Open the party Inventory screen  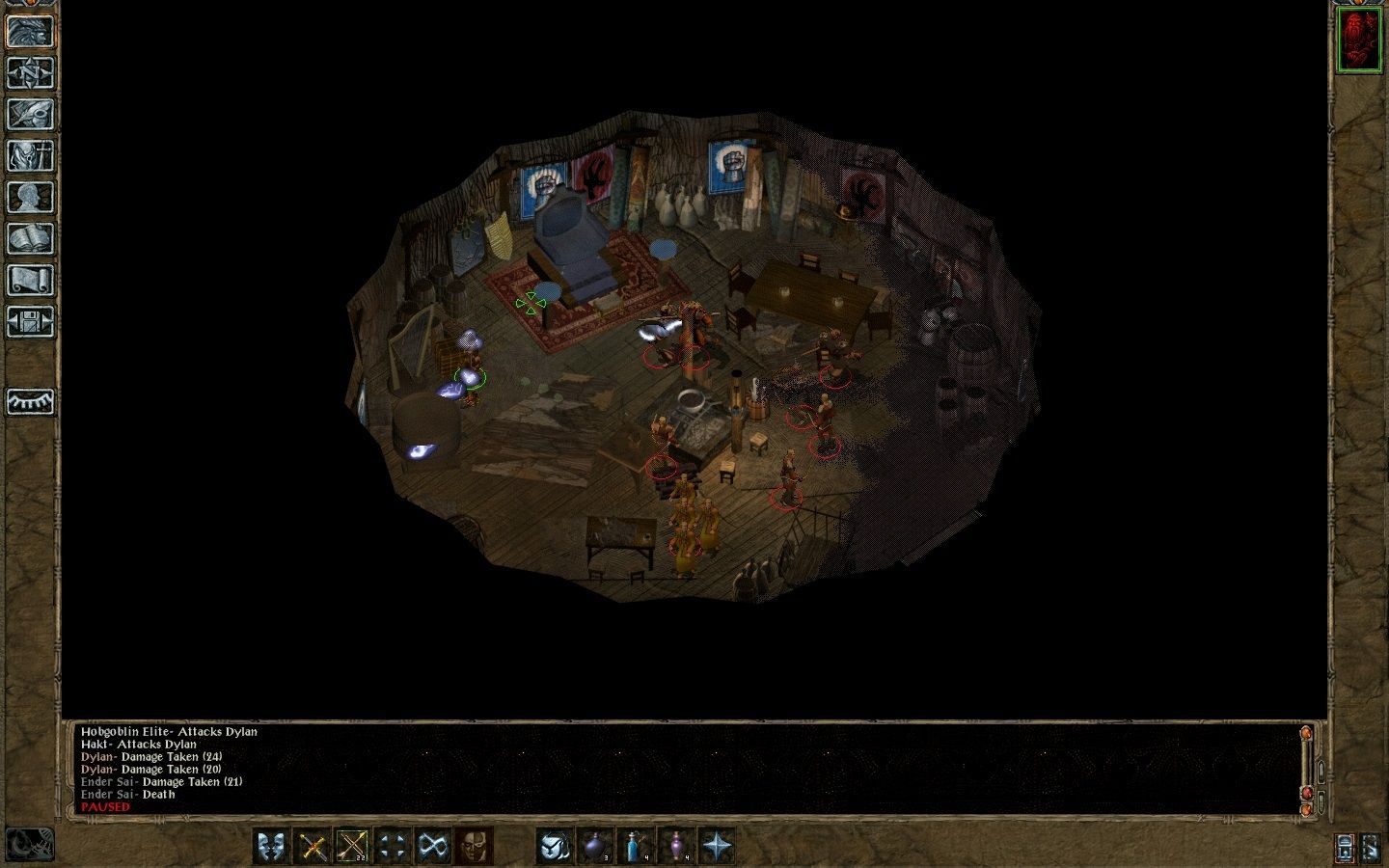[x=30, y=151]
